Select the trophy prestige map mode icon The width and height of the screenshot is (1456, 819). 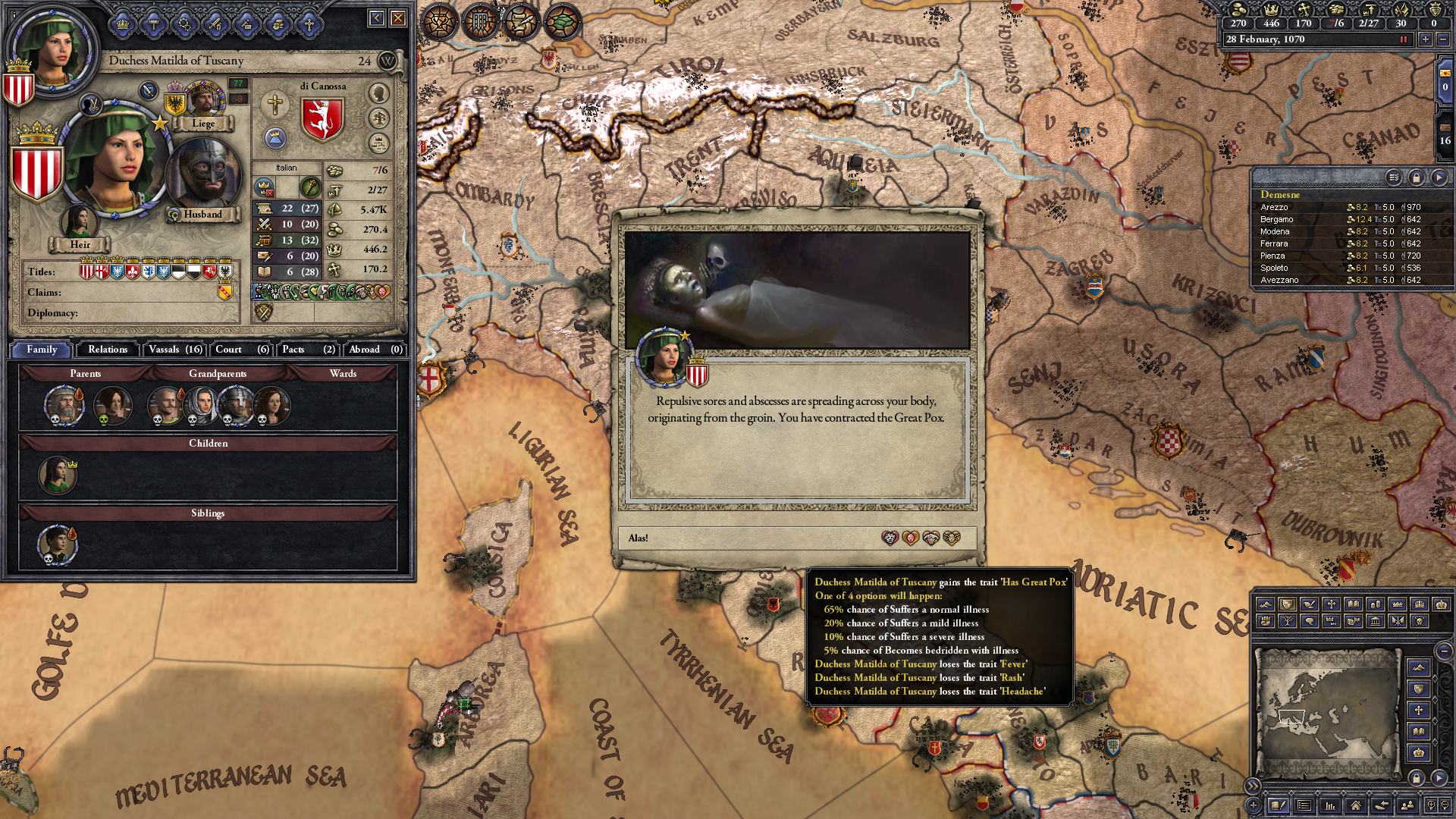coord(440,22)
